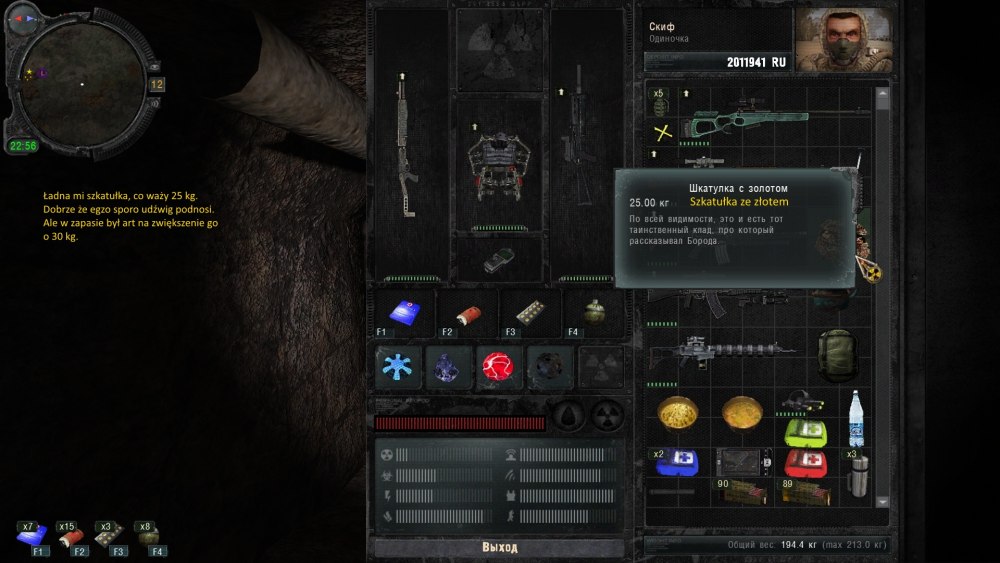Pick the thermos flask stack in the inventory
The height and width of the screenshot is (563, 1000).
pyautogui.click(x=859, y=474)
